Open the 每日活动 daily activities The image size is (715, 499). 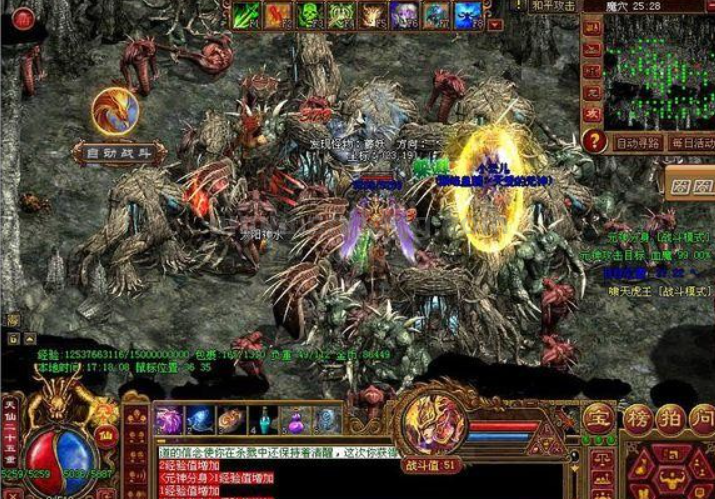tap(690, 143)
